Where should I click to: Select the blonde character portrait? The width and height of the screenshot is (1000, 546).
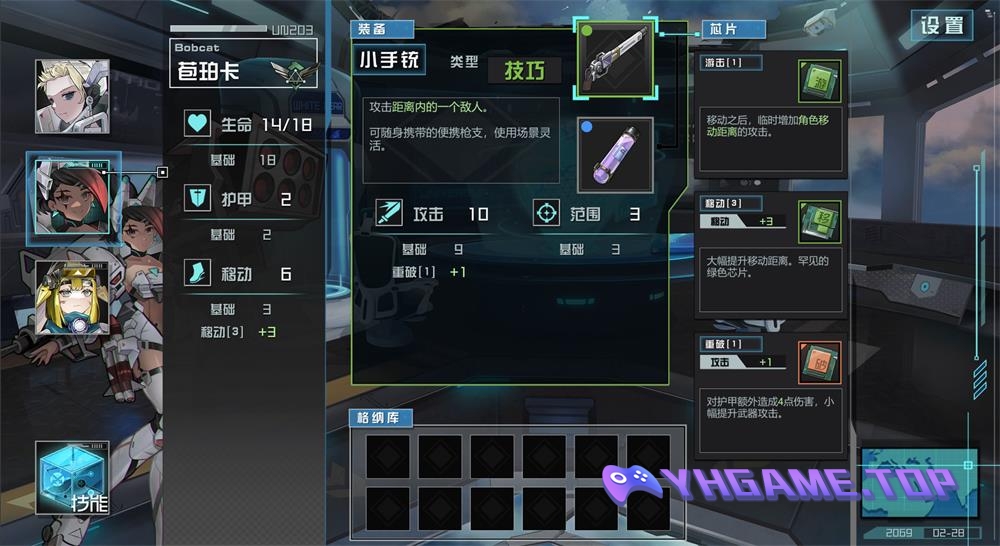tap(72, 96)
